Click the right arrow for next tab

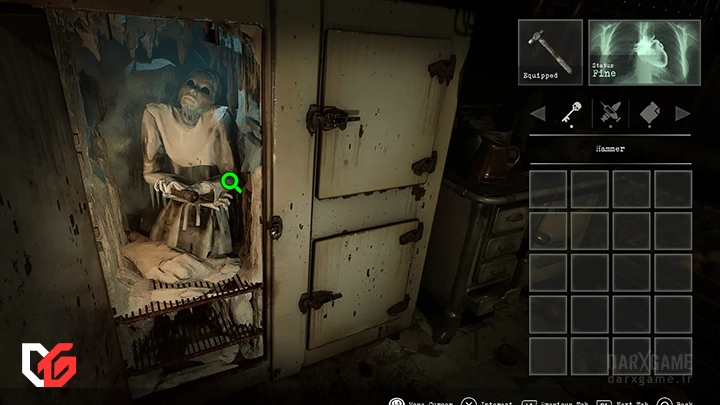coord(683,114)
